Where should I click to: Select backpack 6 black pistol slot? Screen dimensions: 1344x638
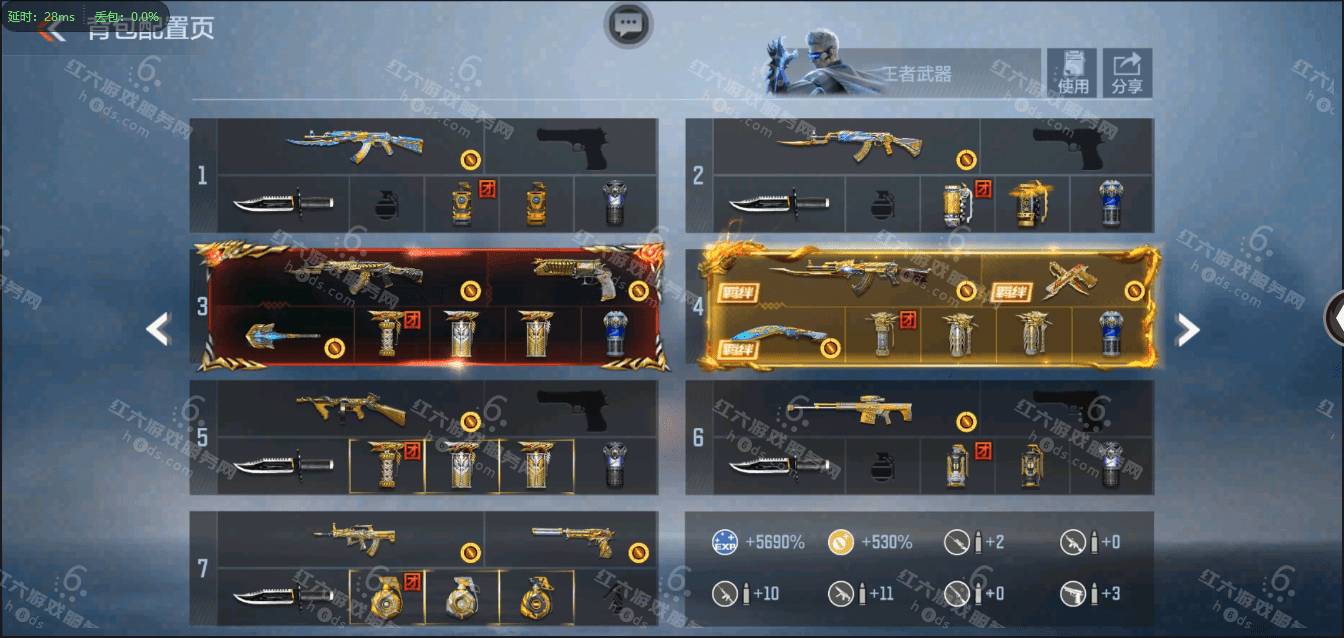pos(1066,408)
